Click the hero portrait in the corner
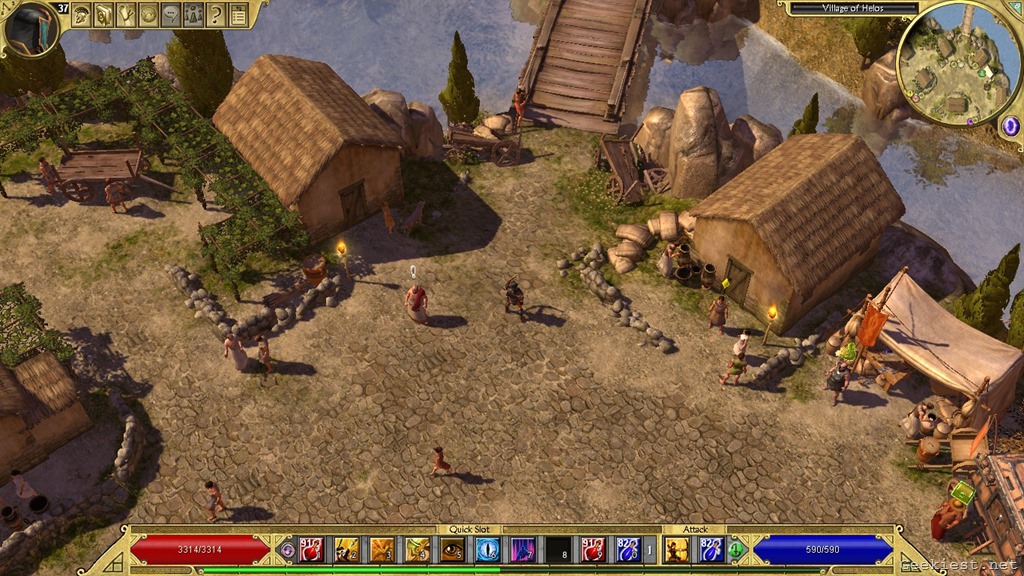Viewport: 1024px width, 576px height. 30,28
